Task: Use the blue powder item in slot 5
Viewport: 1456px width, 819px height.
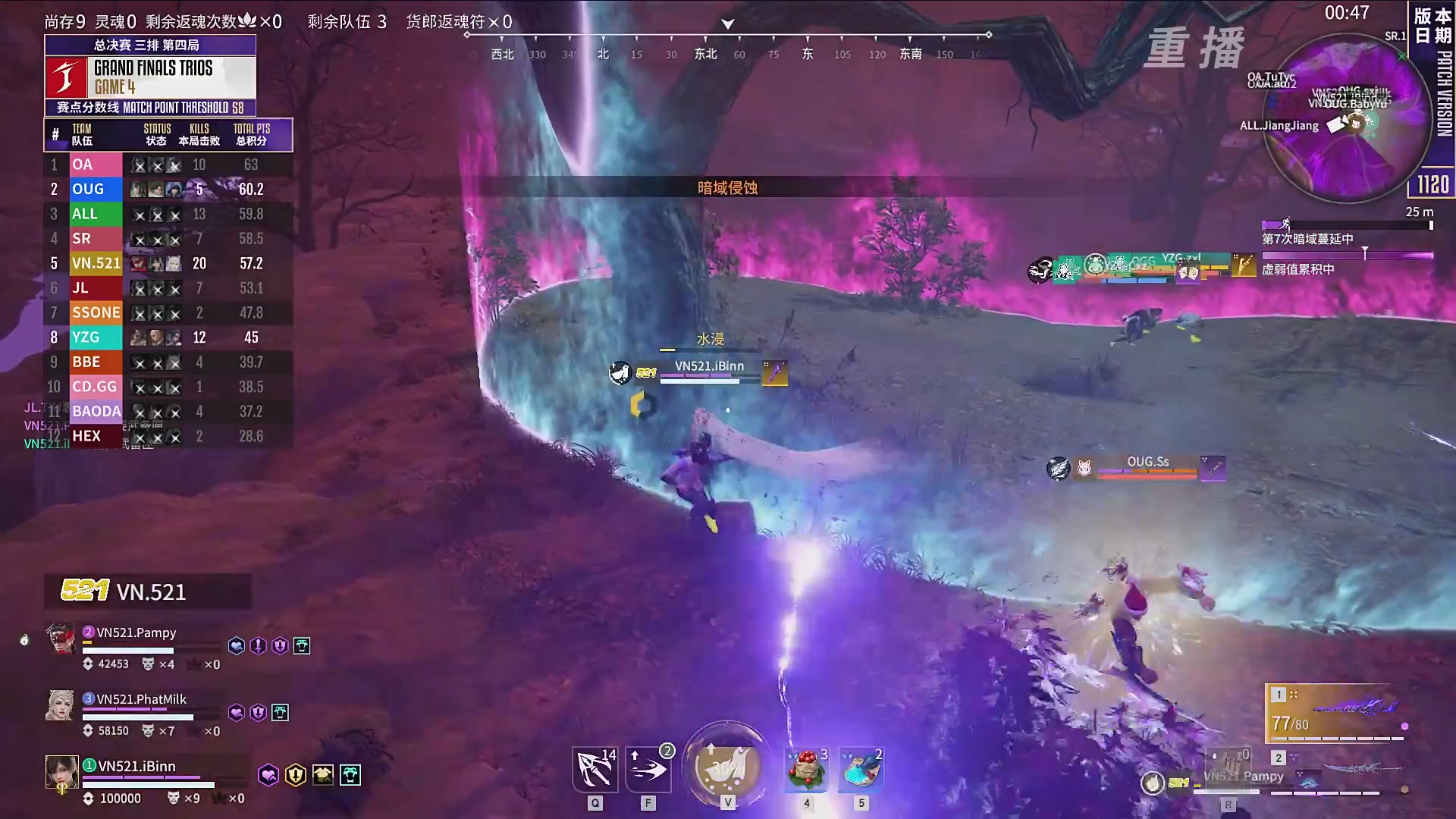Action: [860, 768]
